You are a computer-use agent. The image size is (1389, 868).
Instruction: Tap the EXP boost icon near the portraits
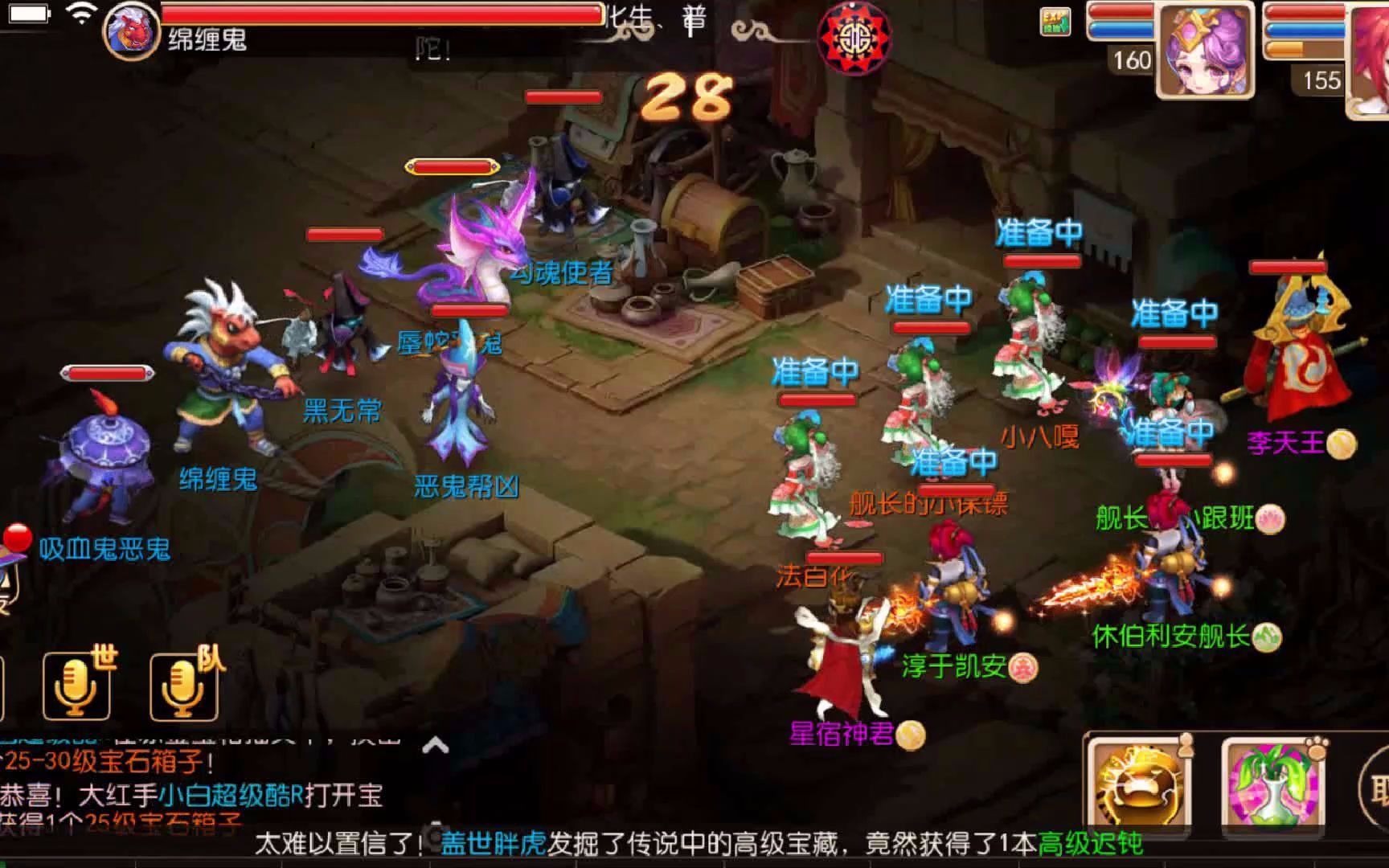tap(1055, 22)
